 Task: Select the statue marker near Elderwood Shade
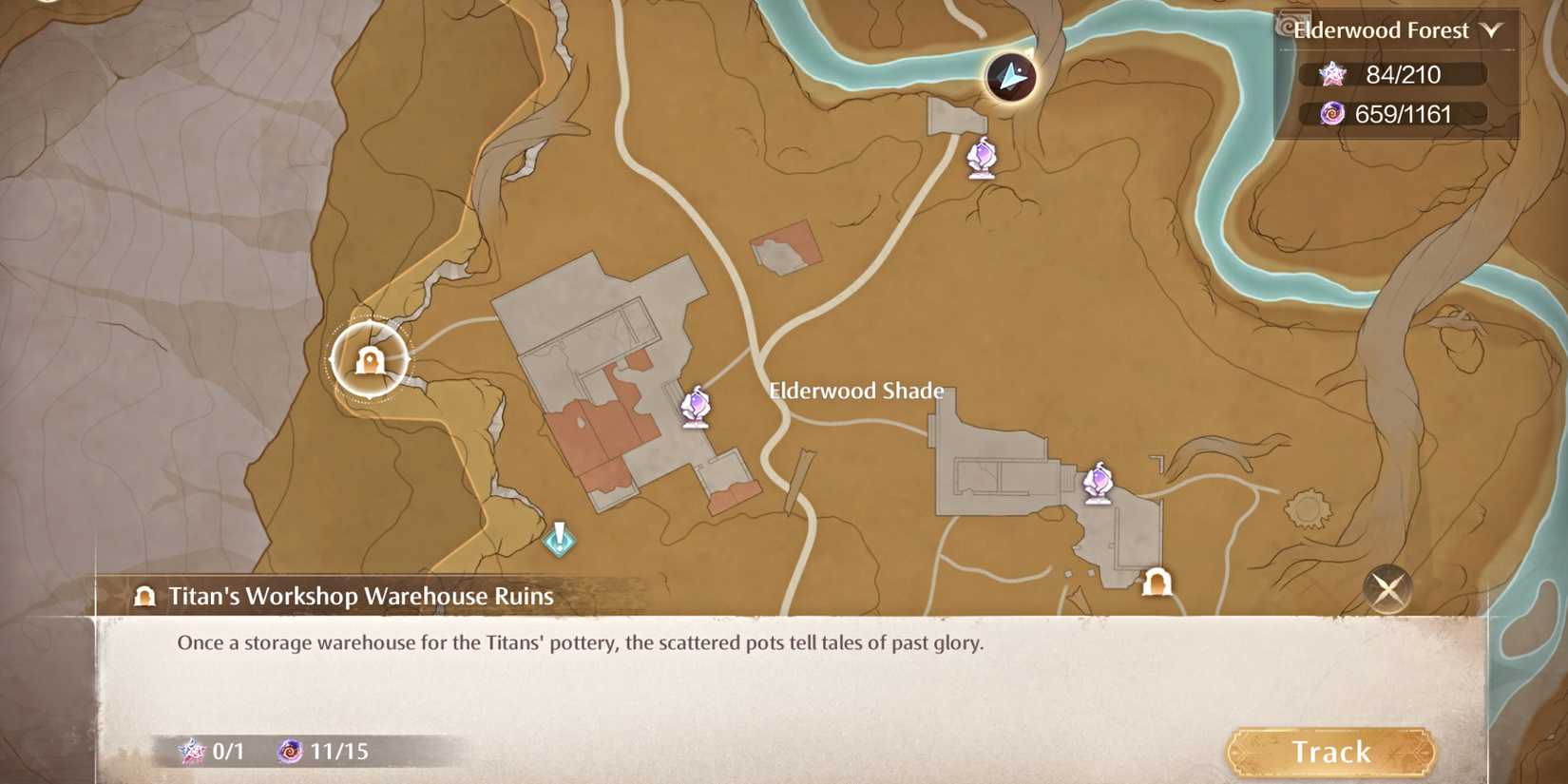tap(697, 409)
